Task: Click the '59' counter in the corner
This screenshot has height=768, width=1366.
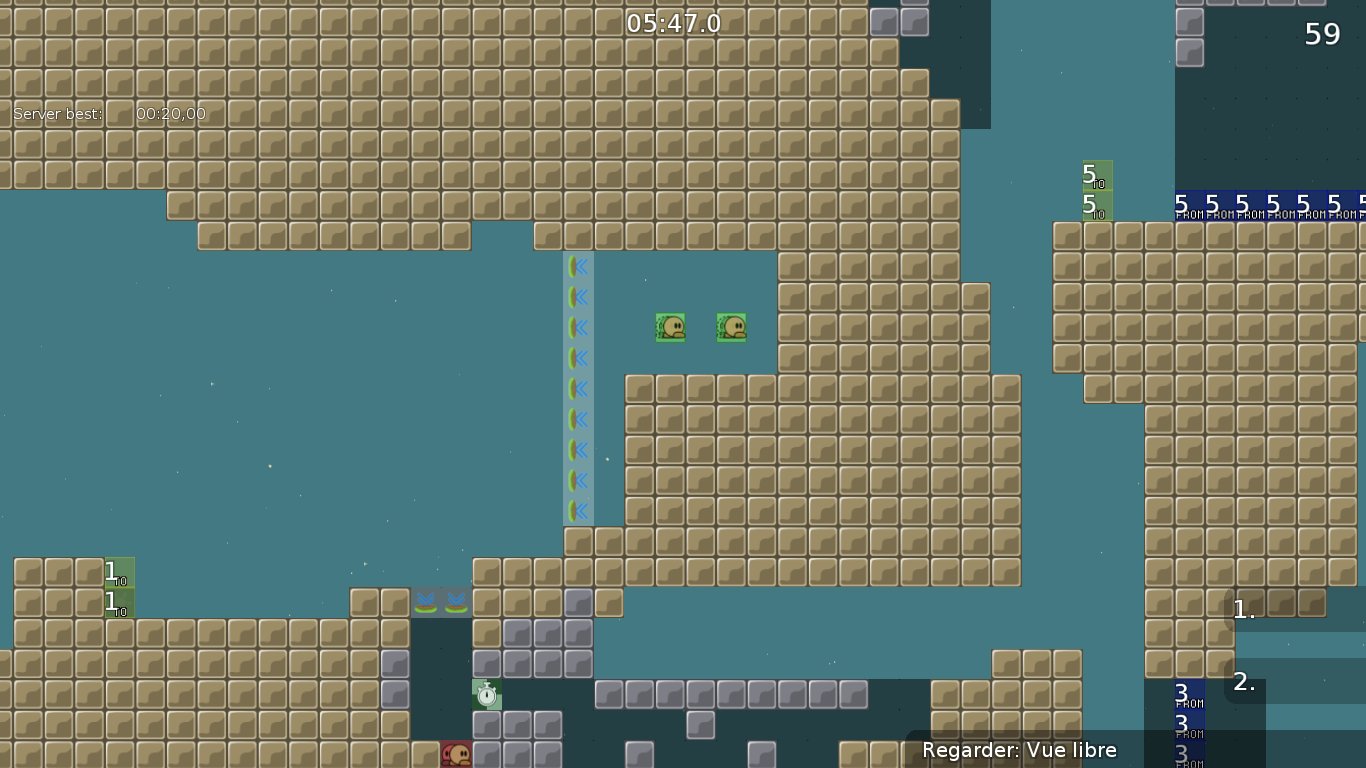Action: tap(1322, 34)
